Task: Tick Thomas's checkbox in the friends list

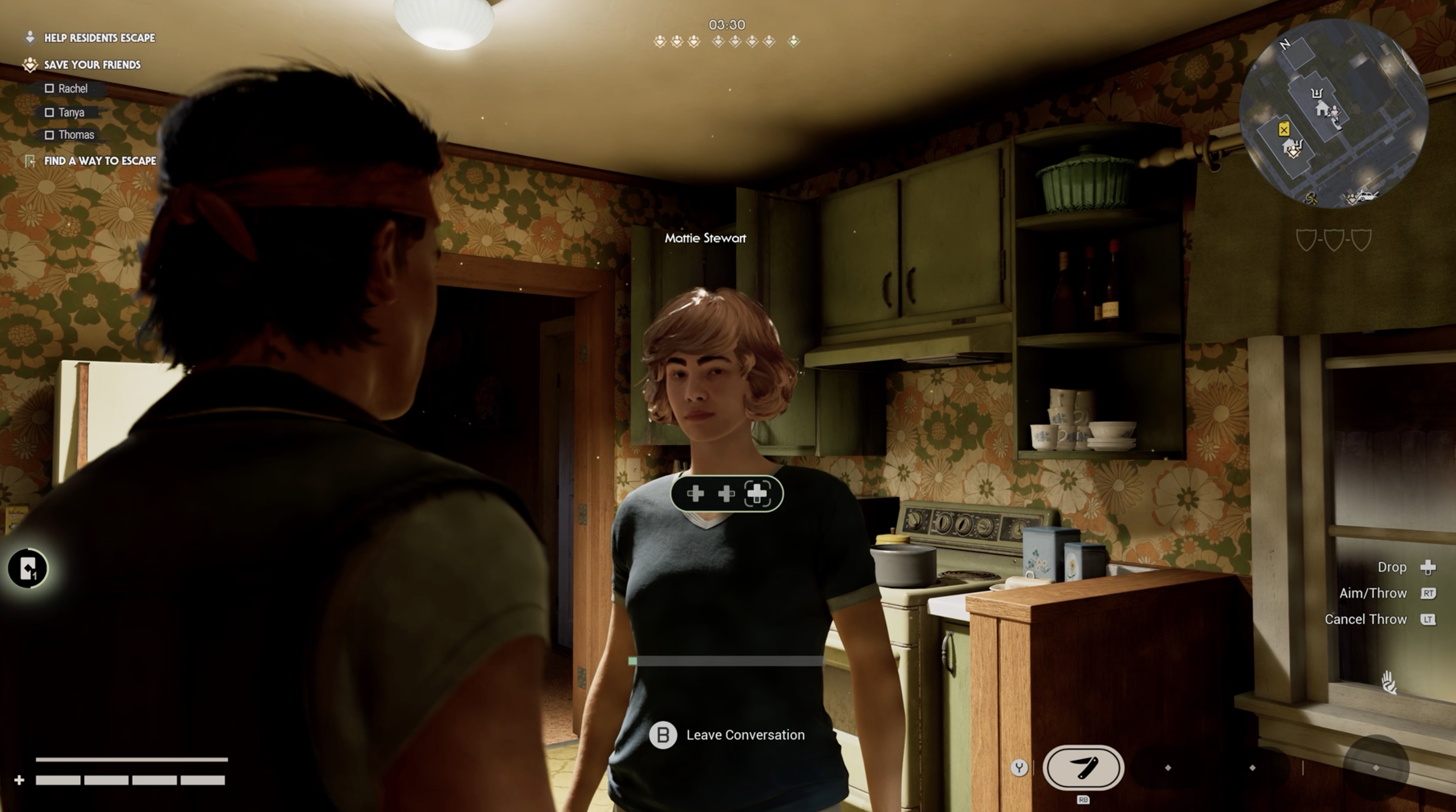Action: tap(50, 135)
